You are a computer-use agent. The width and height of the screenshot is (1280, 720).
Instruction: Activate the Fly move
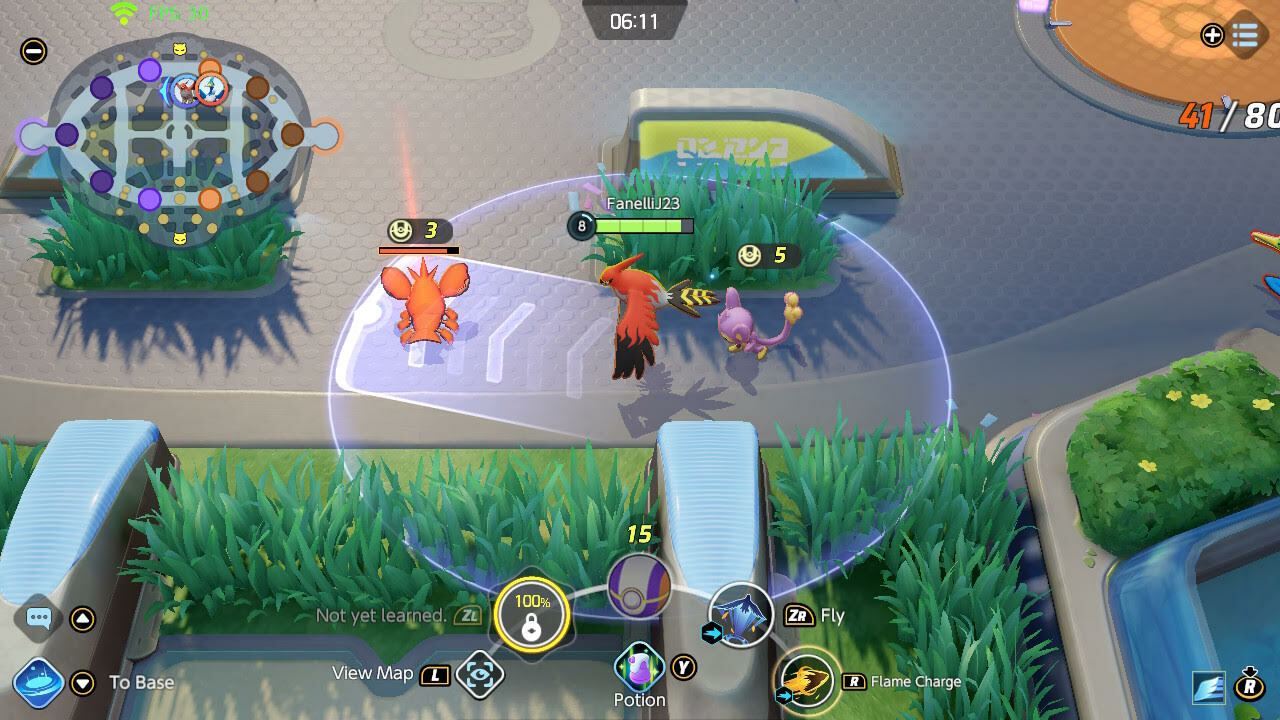[741, 615]
